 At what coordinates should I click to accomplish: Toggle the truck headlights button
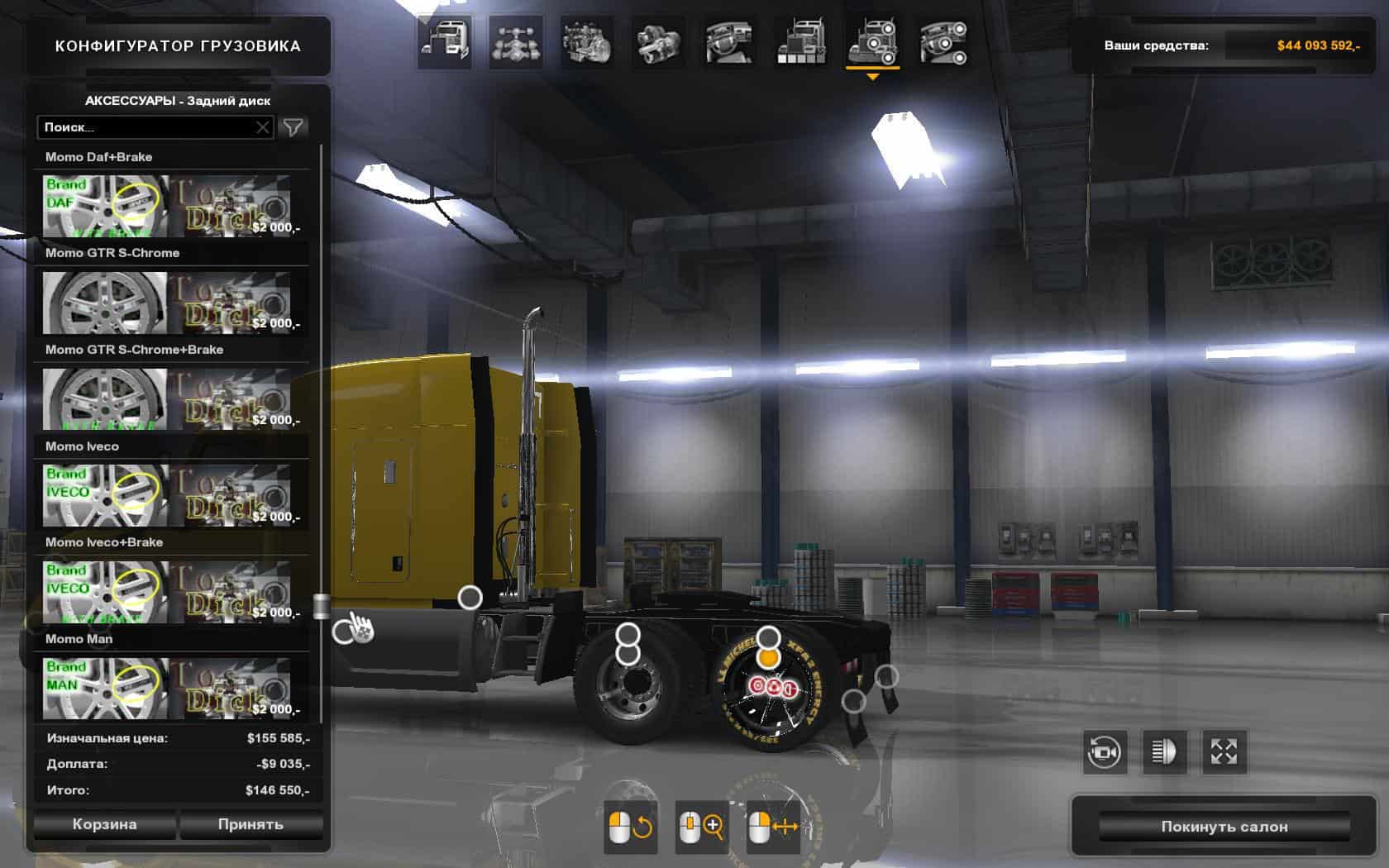(x=1164, y=751)
